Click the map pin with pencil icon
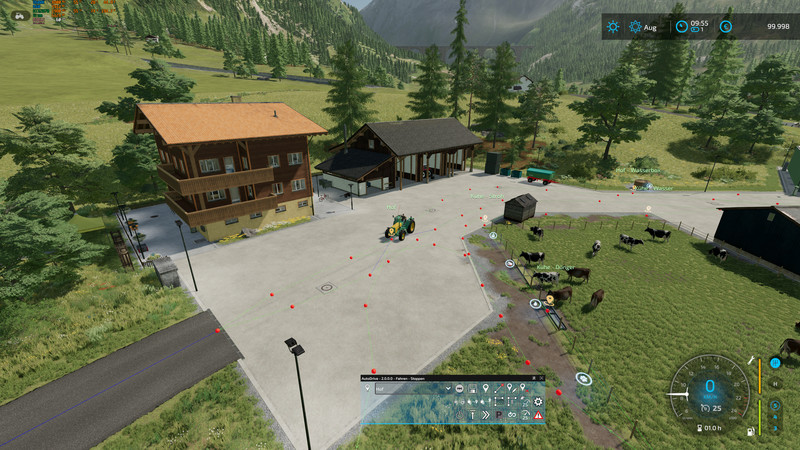The width and height of the screenshot is (800, 450). coord(511,388)
